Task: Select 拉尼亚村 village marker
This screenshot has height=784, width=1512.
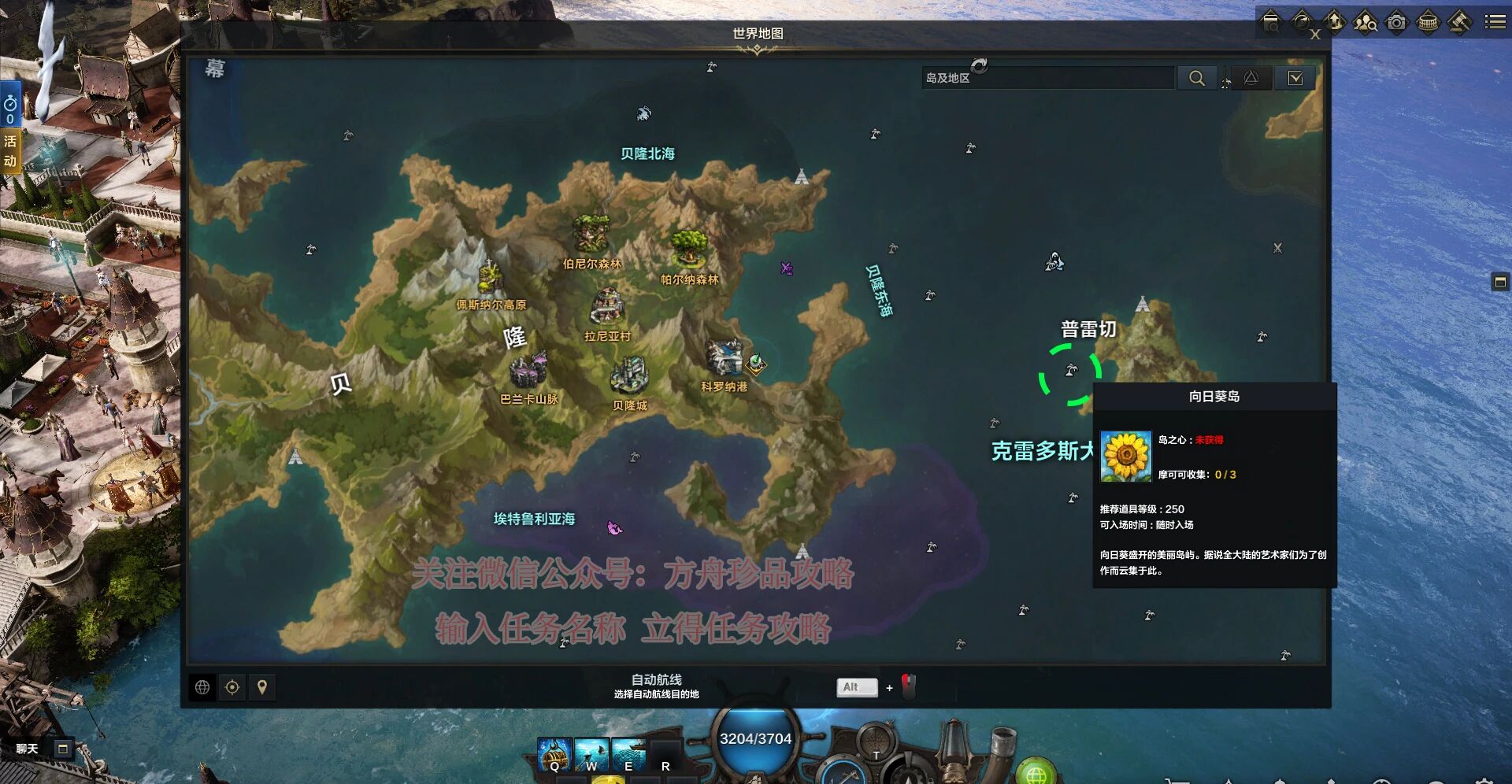Action: [x=607, y=307]
